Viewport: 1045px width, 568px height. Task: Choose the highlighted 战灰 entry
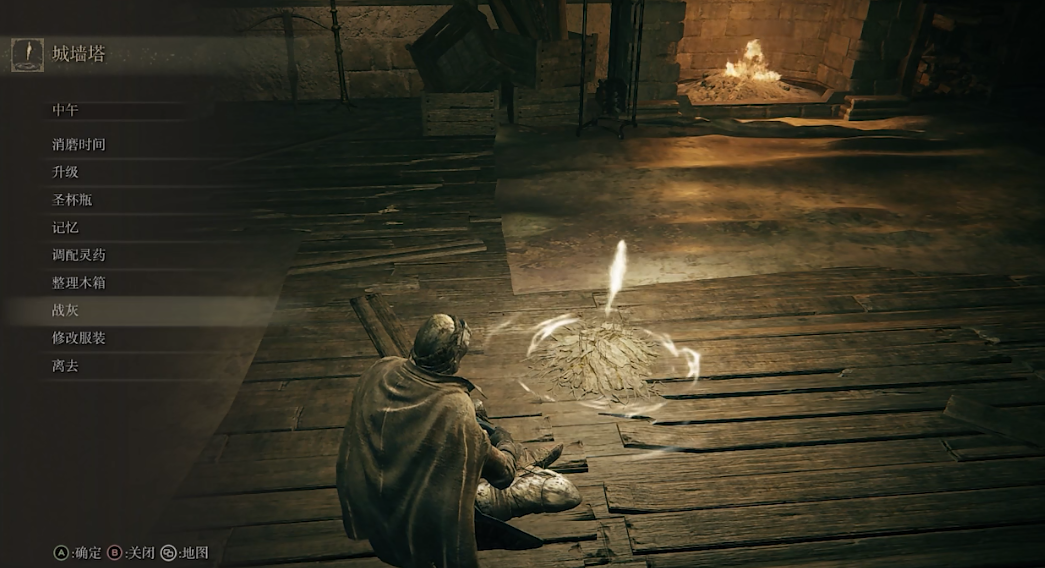point(65,311)
